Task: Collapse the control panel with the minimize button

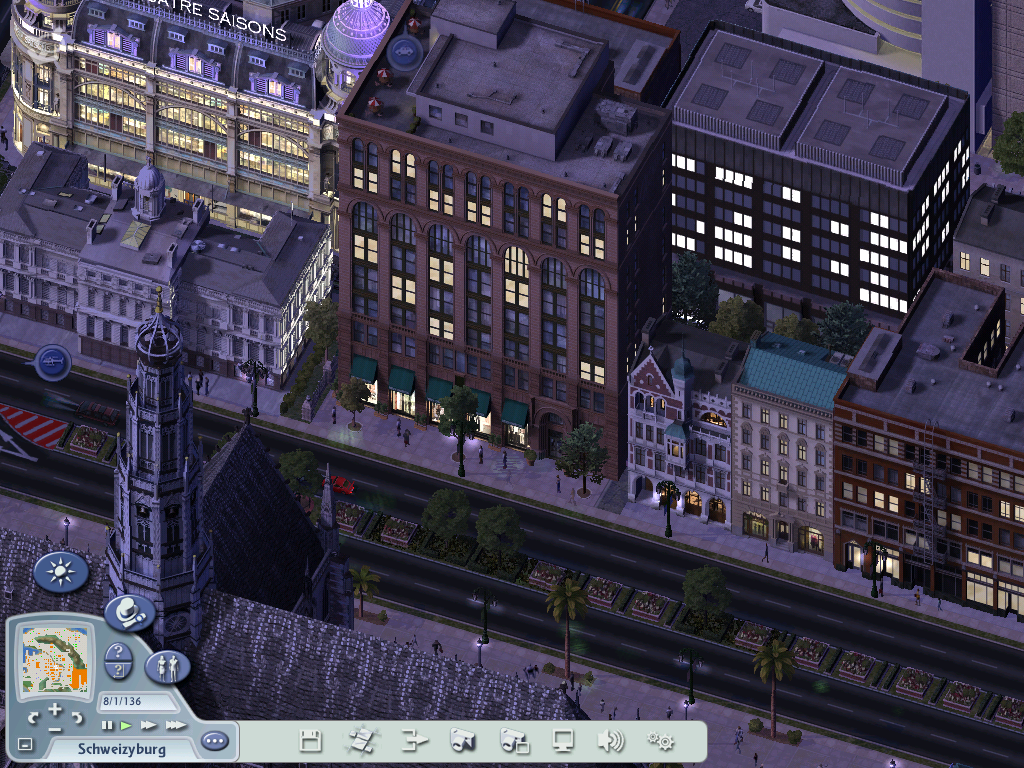Action: pyautogui.click(x=25, y=744)
